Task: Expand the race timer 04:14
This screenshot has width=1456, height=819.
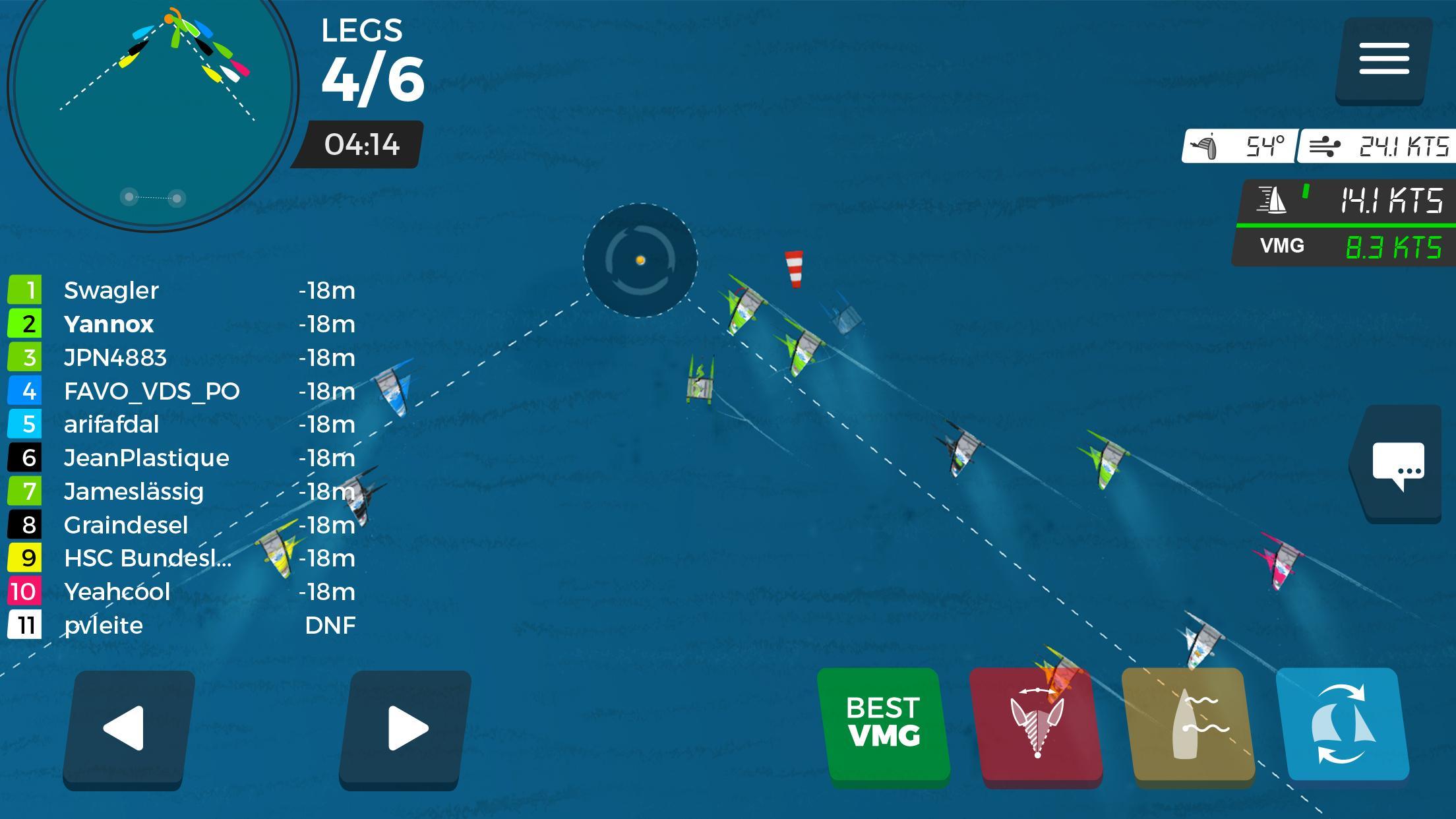Action: (x=361, y=146)
